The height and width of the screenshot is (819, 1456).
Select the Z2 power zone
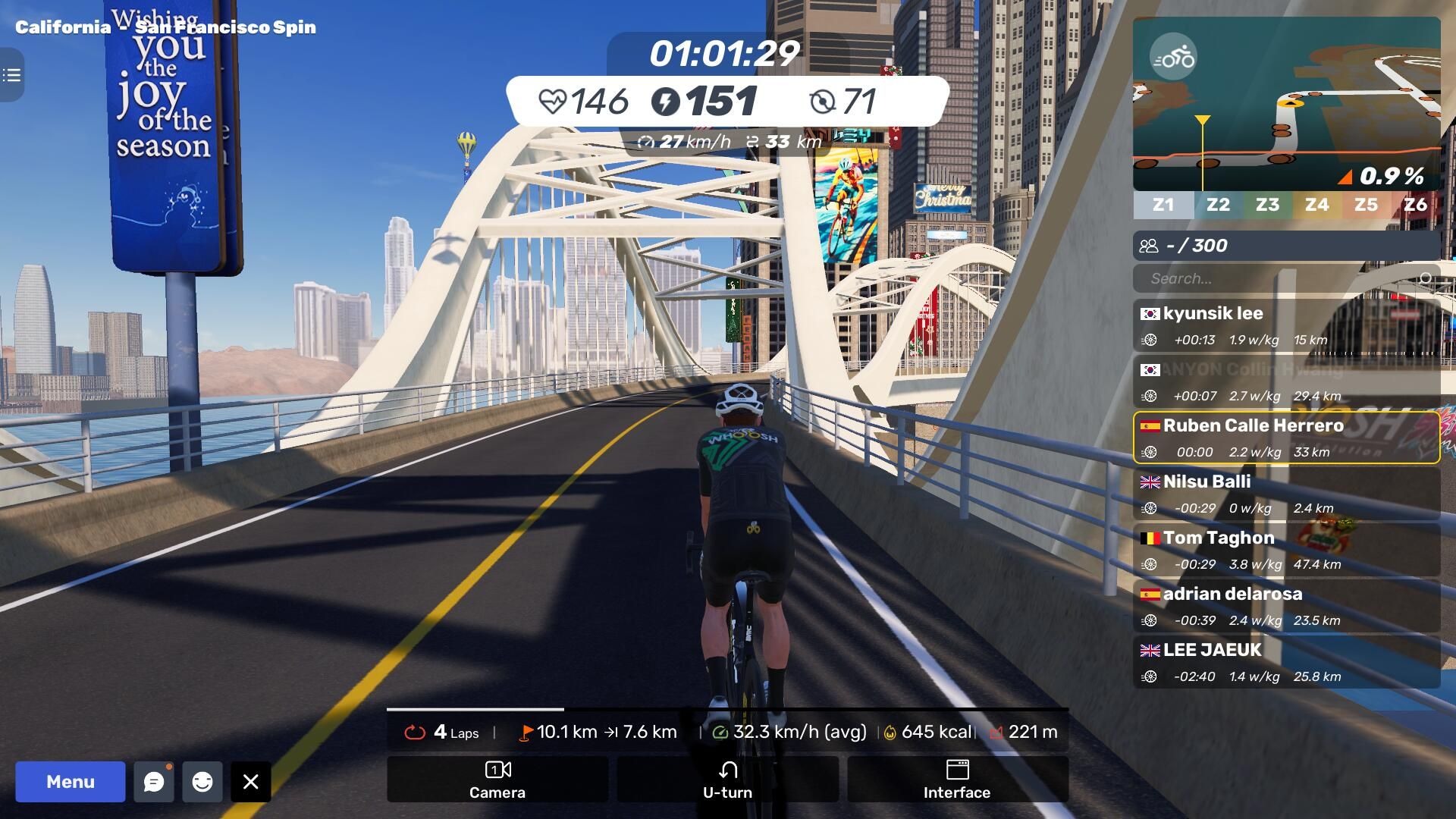point(1218,205)
